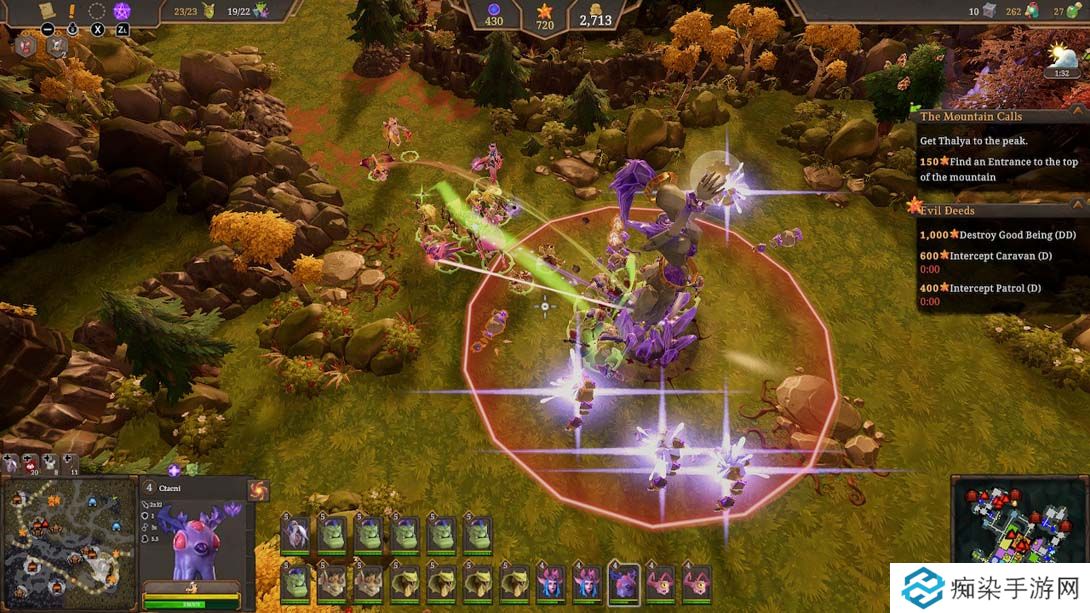Screen dimensions: 1090x613
Task: Click the empty dotted circle icon
Action: [97, 11]
